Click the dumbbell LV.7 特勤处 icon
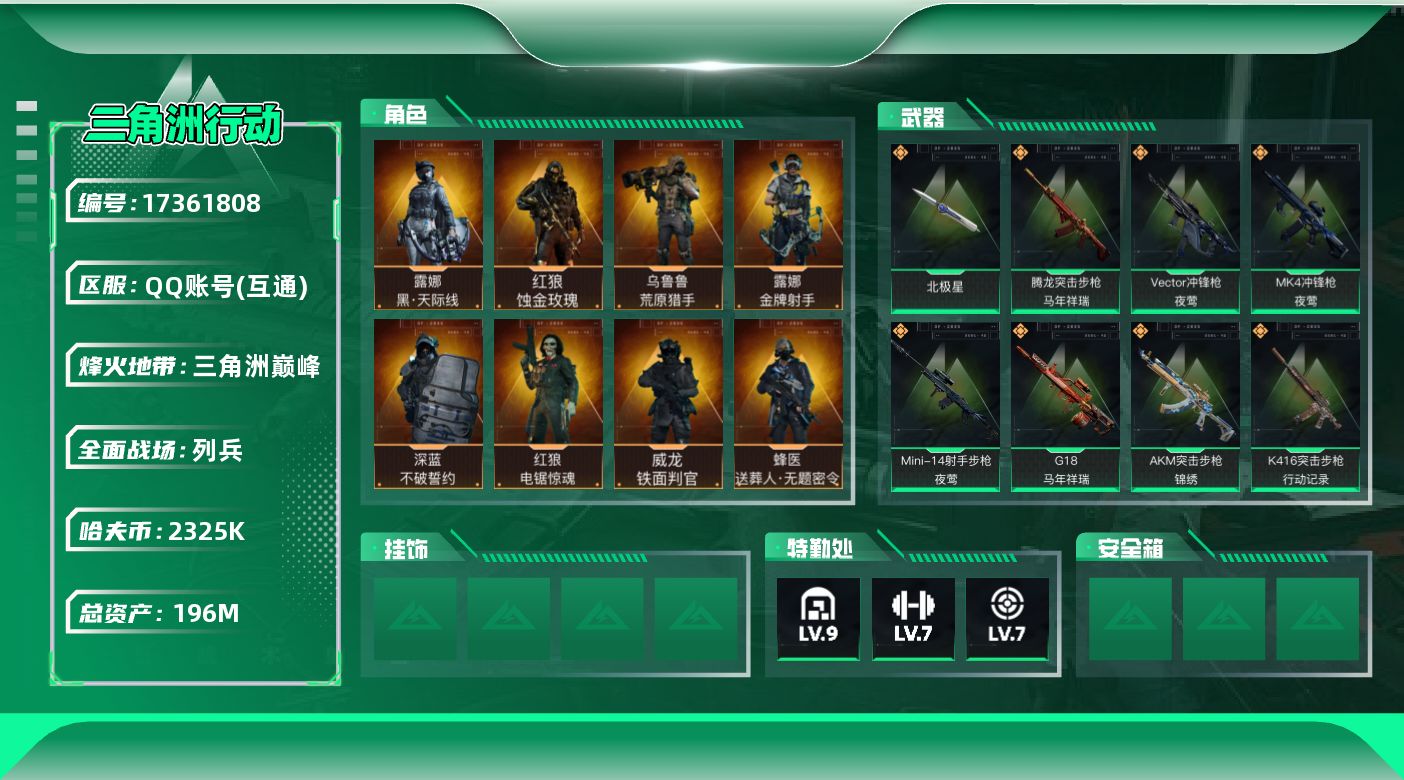Image resolution: width=1404 pixels, height=780 pixels. pyautogui.click(x=913, y=618)
